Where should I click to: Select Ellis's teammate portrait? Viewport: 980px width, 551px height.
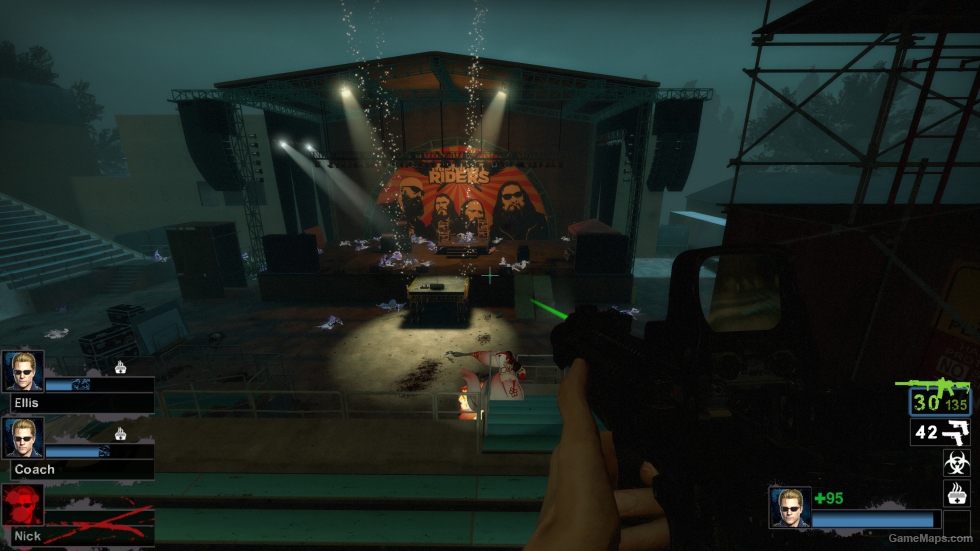23,370
